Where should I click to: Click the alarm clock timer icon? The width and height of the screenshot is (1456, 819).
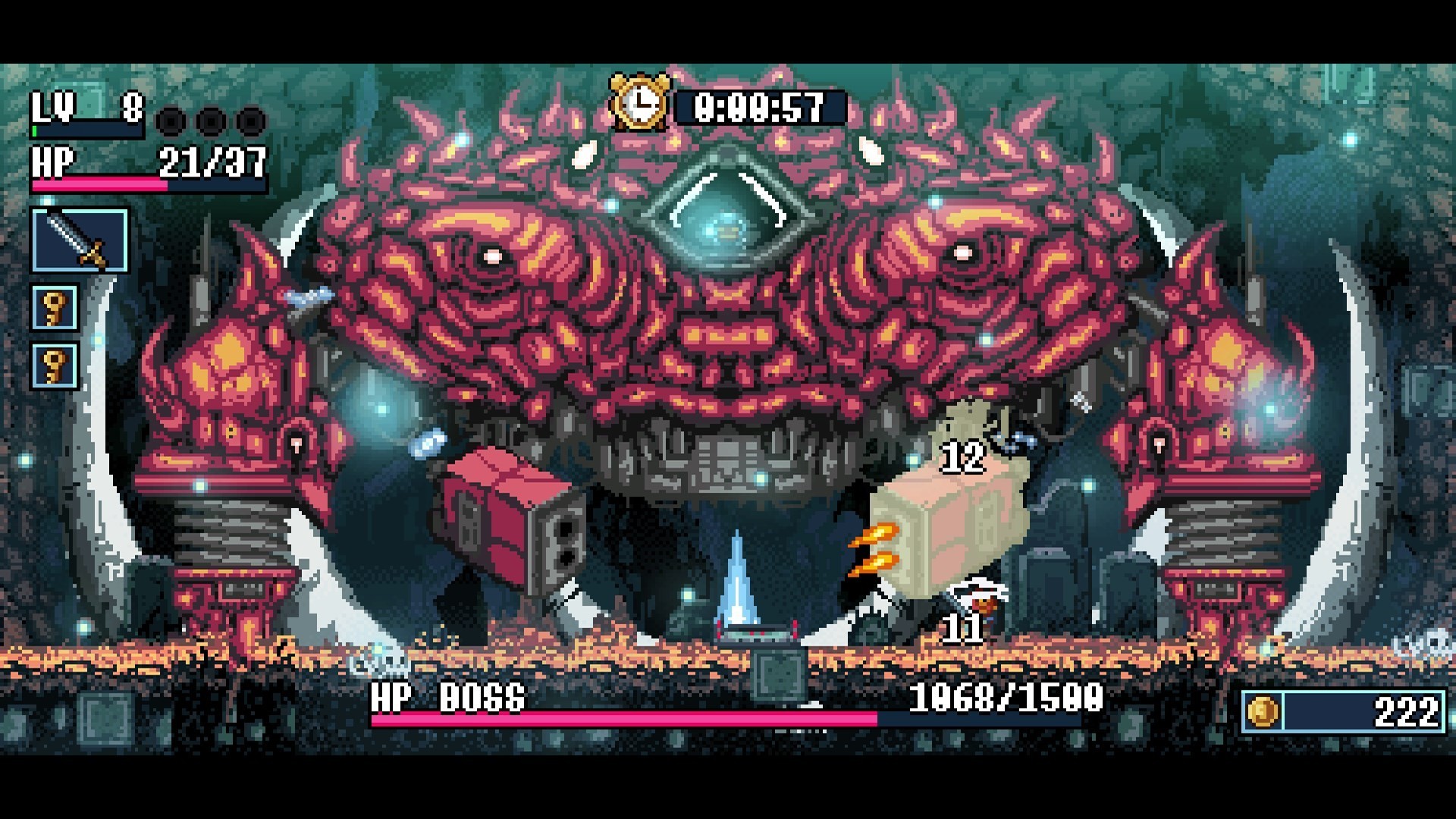641,106
